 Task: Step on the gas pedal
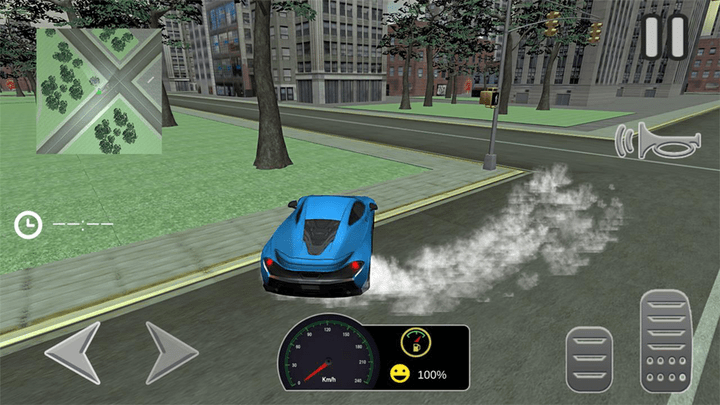(x=665, y=340)
